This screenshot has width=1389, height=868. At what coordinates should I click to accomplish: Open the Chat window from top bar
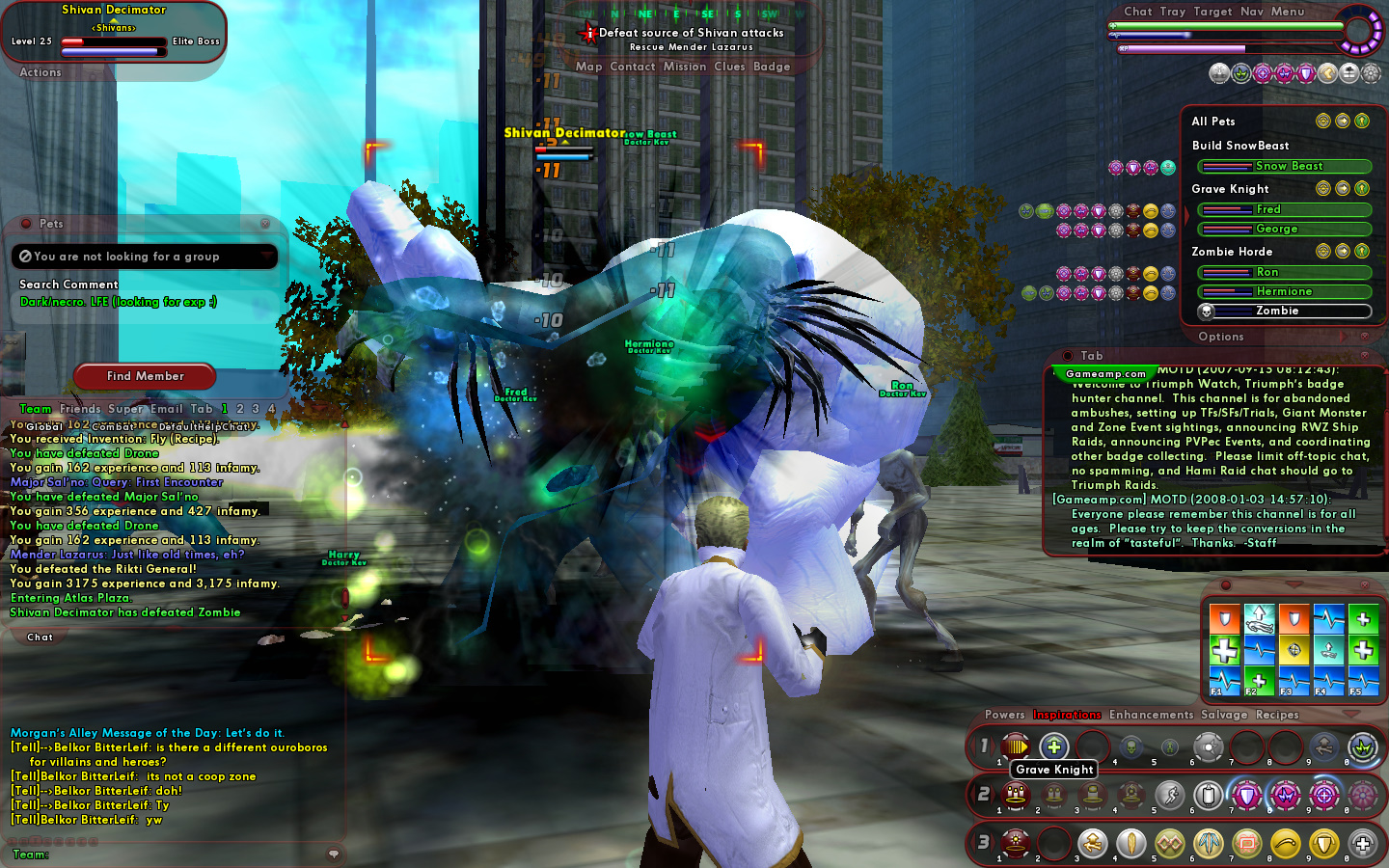(x=1137, y=12)
